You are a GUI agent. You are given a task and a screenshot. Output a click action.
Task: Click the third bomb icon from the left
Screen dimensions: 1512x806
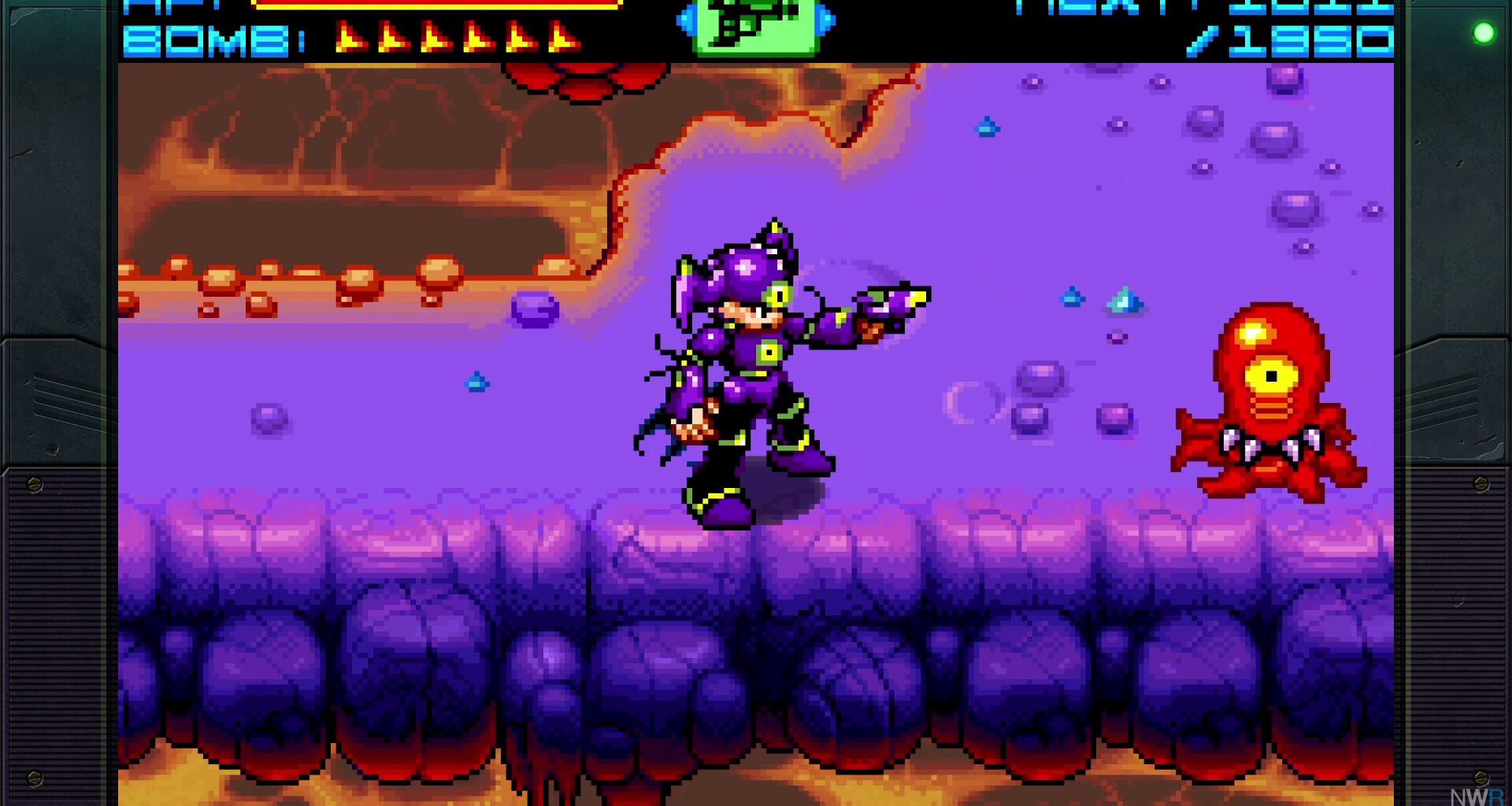[x=435, y=38]
